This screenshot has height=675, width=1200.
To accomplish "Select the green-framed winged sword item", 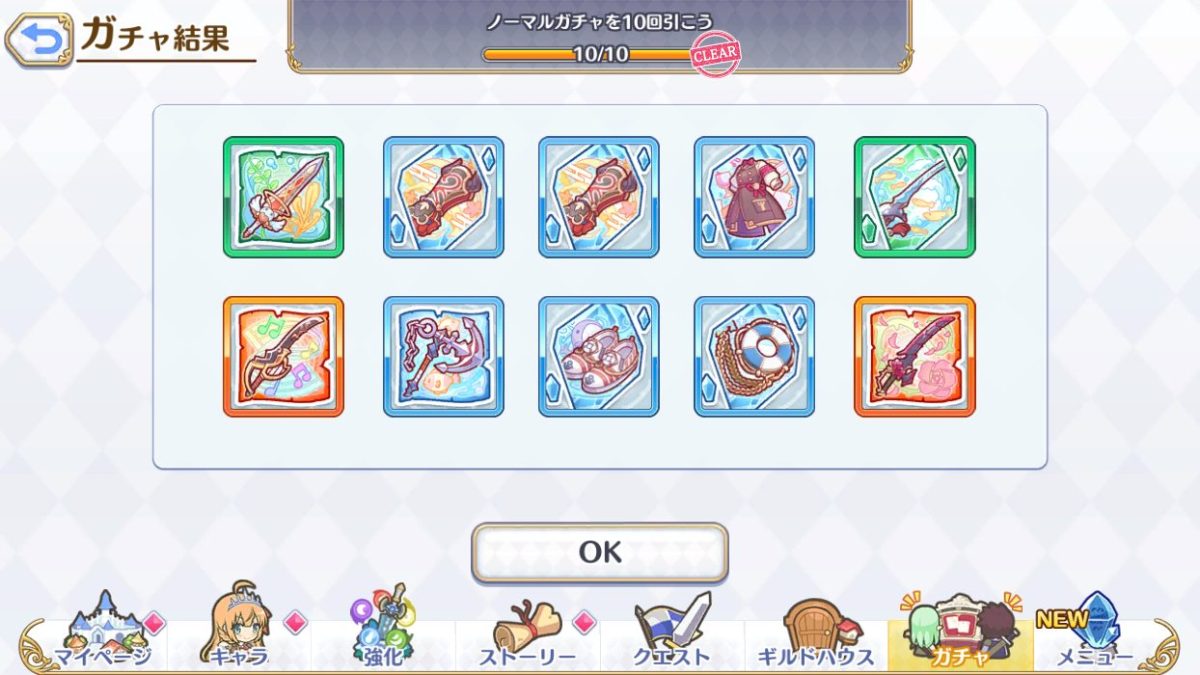I will click(x=283, y=197).
